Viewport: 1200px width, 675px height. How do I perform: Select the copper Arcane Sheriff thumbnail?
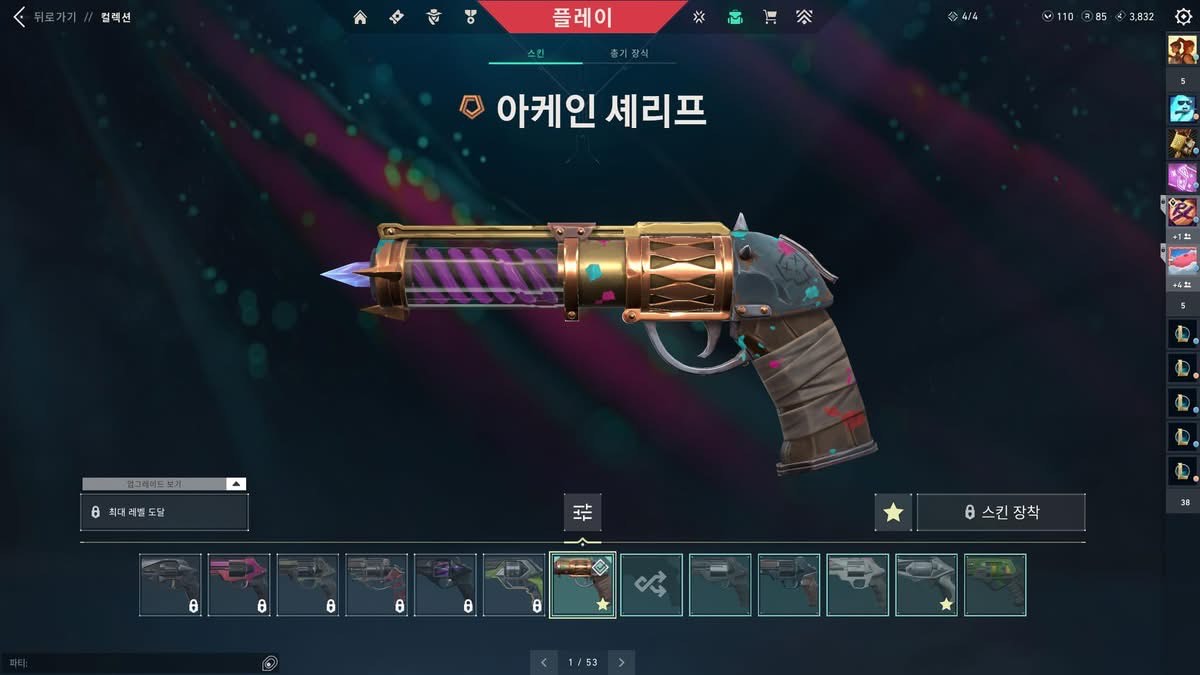point(582,585)
